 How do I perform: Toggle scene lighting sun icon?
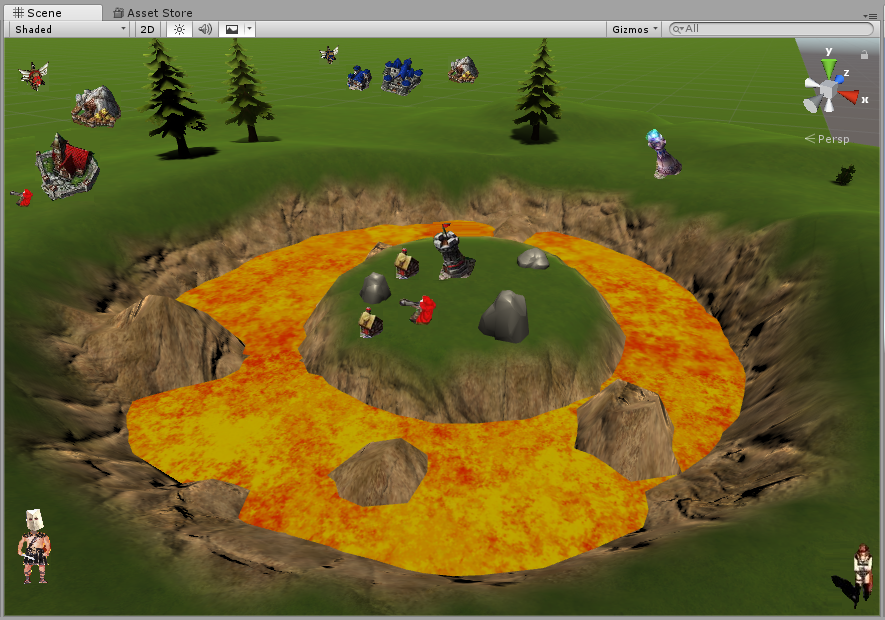click(179, 29)
